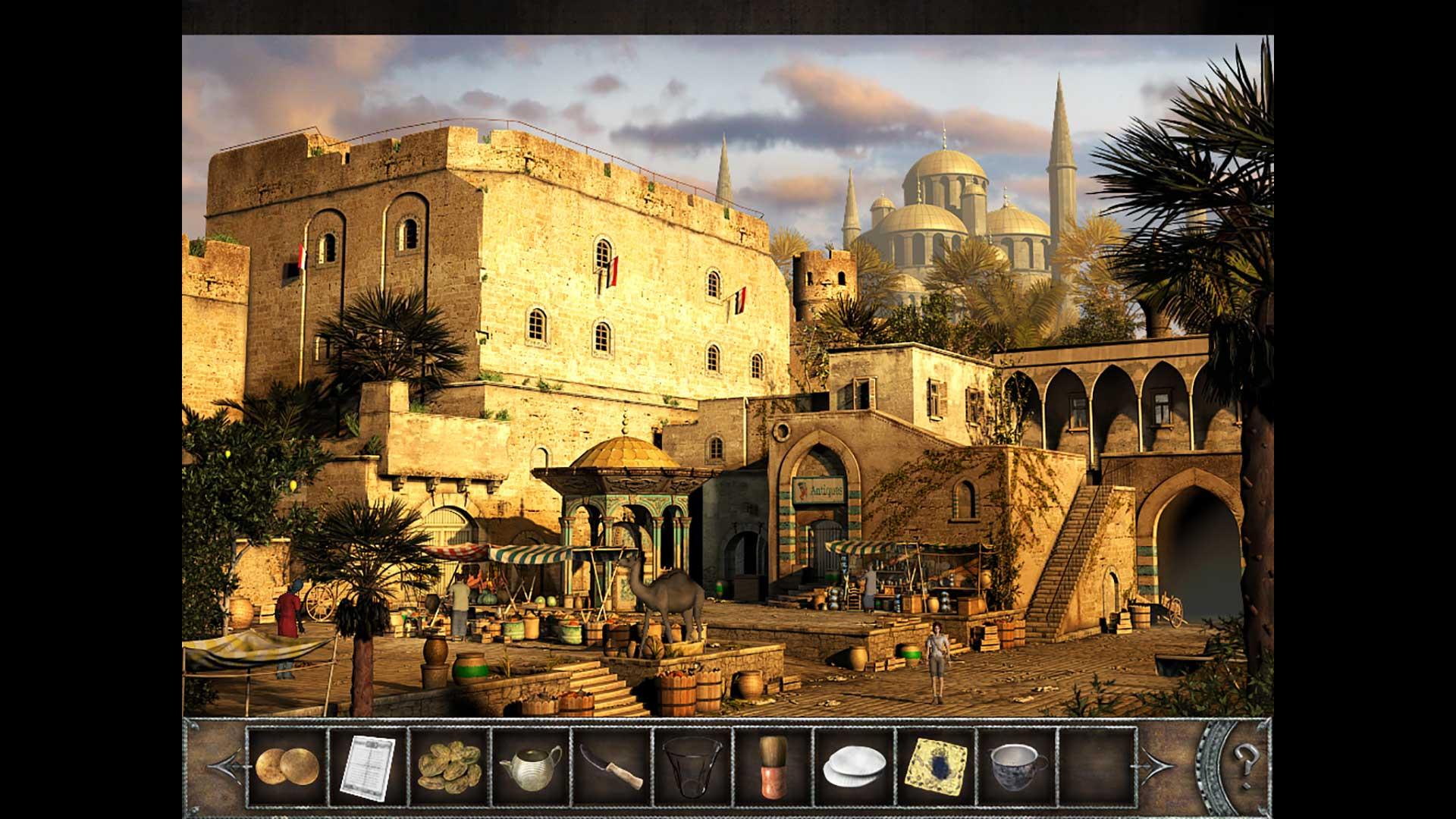This screenshot has height=819, width=1456.
Task: Open the question mark help button
Action: pos(1244,758)
